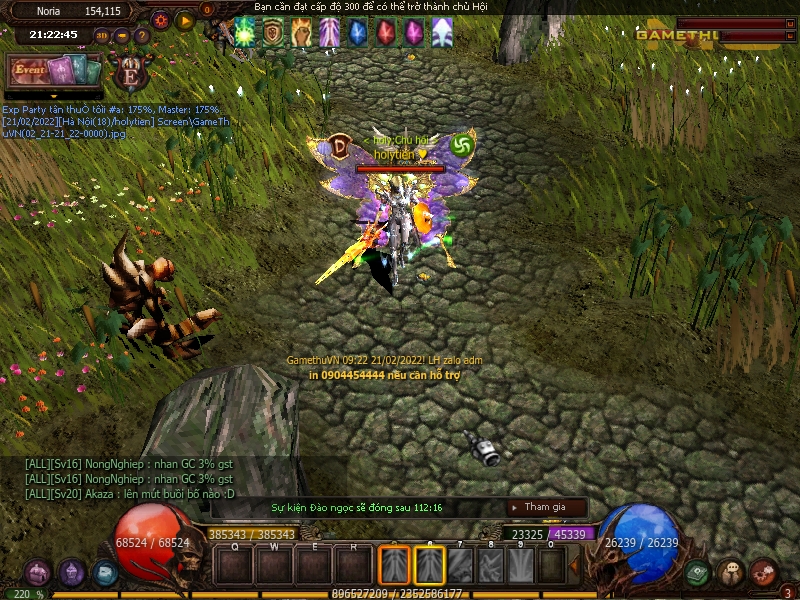Screen dimensions: 800x600
Task: Open the speech bubble chat icon
Action: (x=731, y=573)
